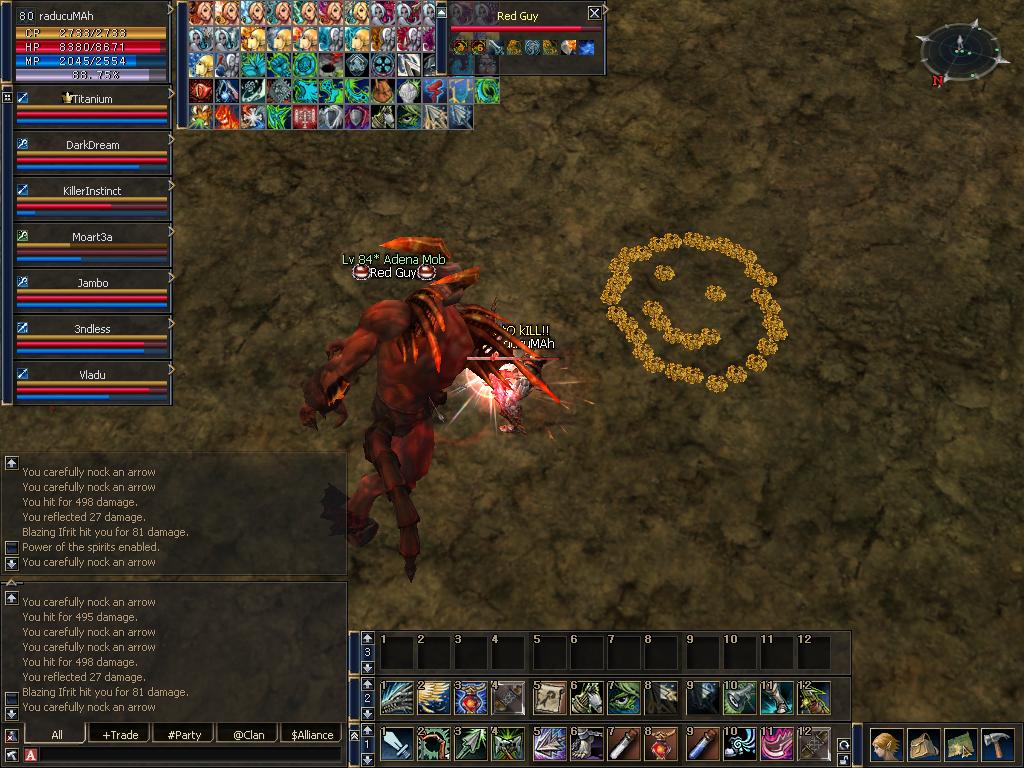Close the Red Guy target window
1024x768 pixels.
594,13
